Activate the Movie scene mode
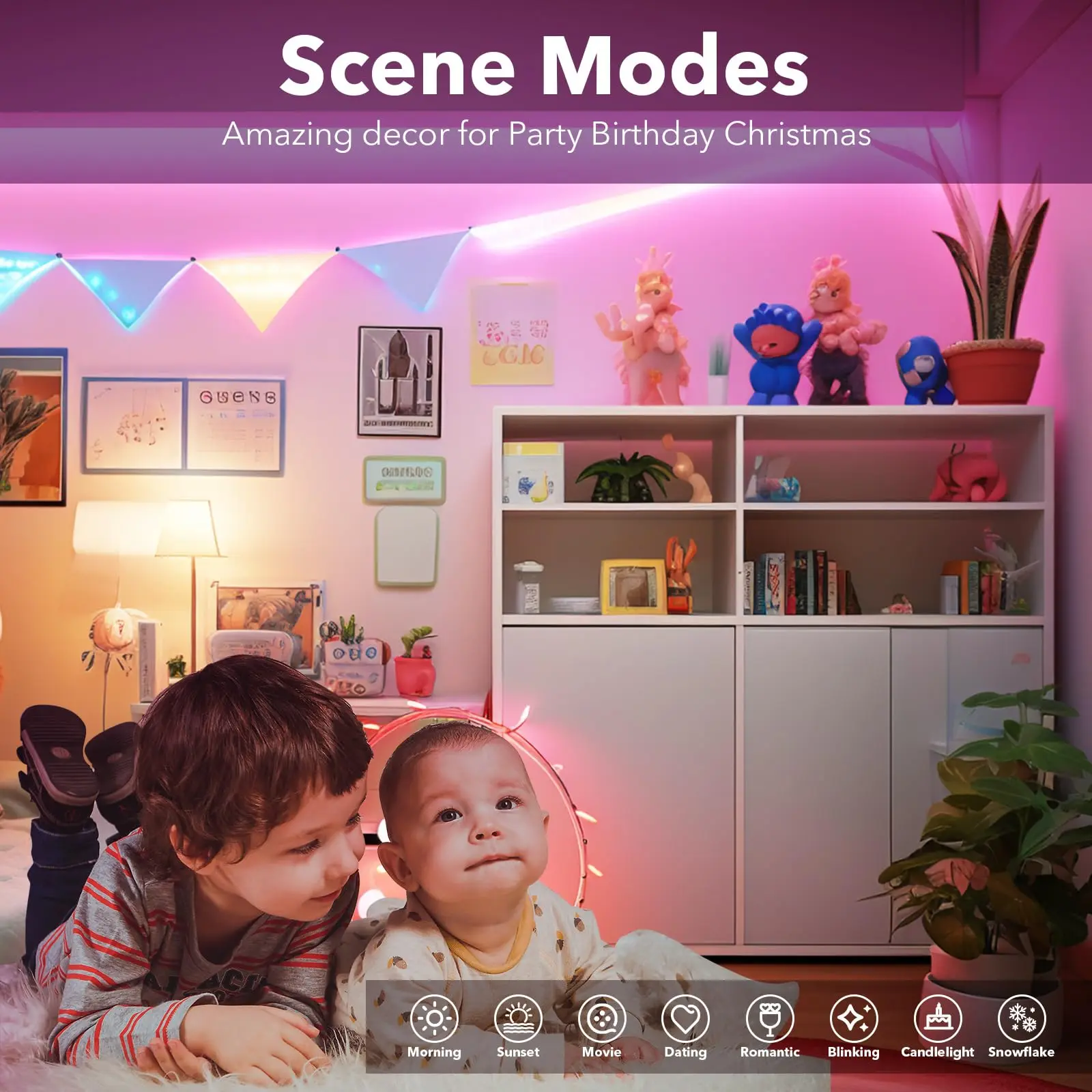 602,1019
